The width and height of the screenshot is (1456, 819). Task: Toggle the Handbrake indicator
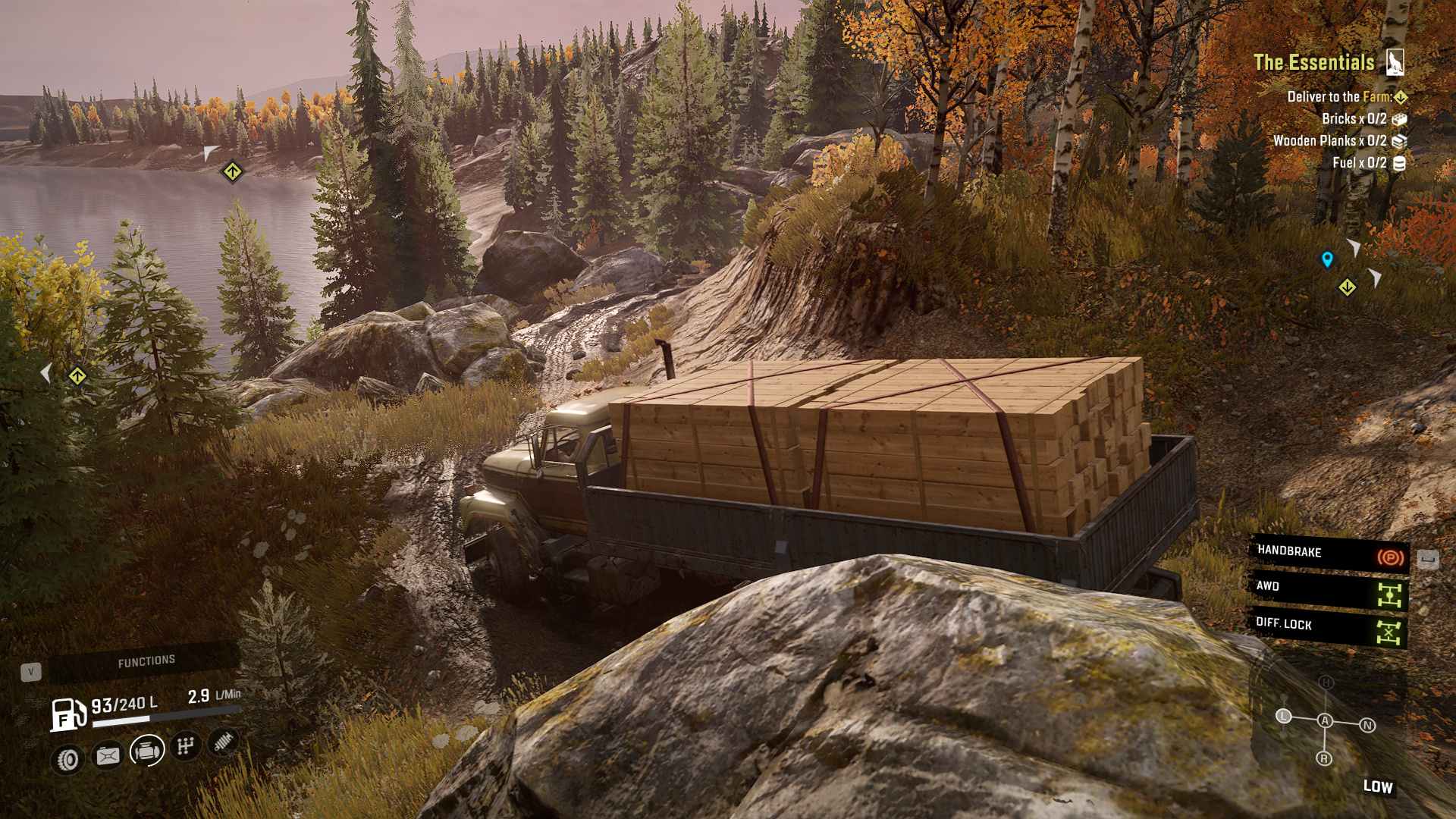pos(1329,554)
